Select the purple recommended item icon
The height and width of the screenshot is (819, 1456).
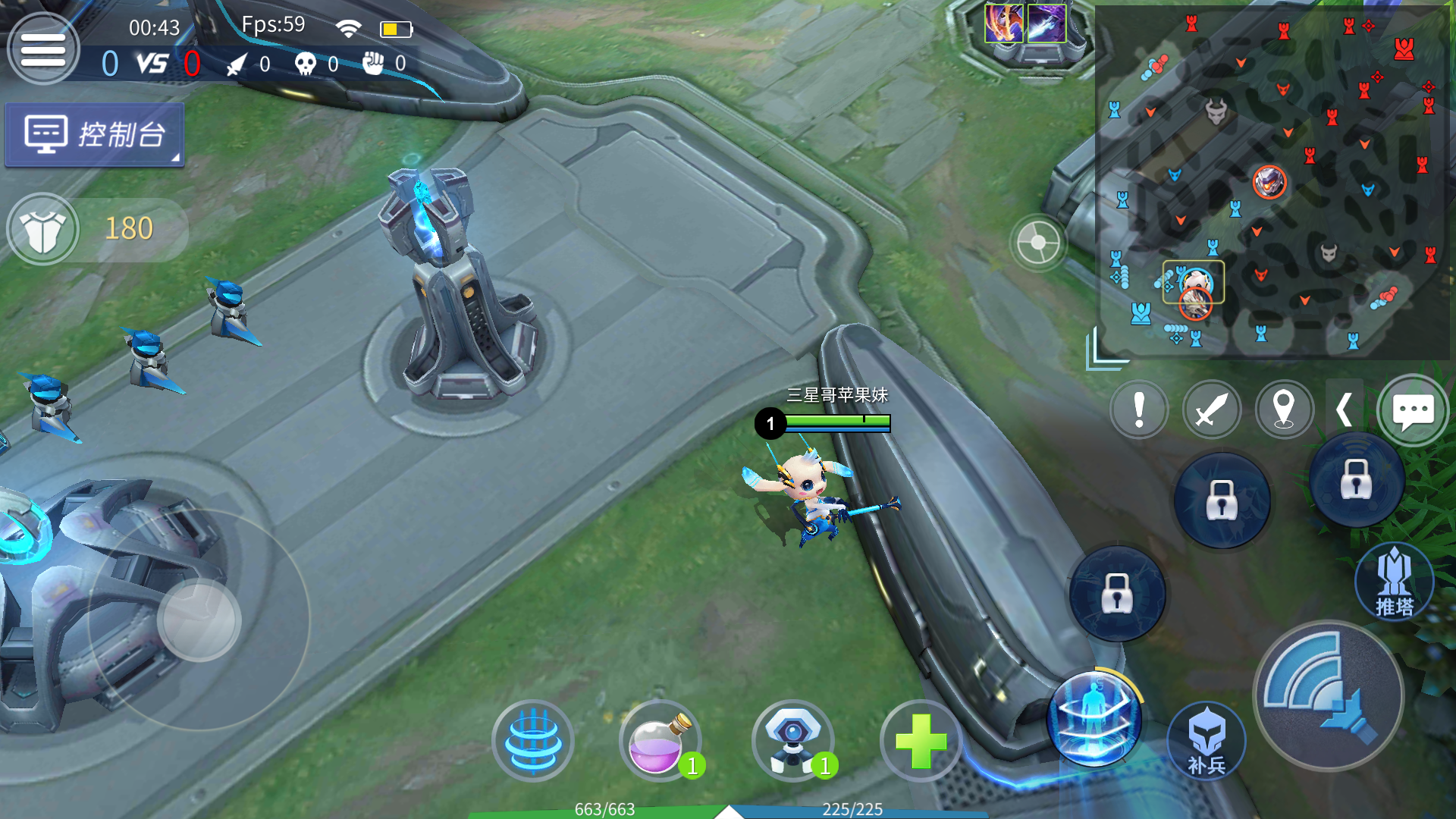click(x=1046, y=24)
